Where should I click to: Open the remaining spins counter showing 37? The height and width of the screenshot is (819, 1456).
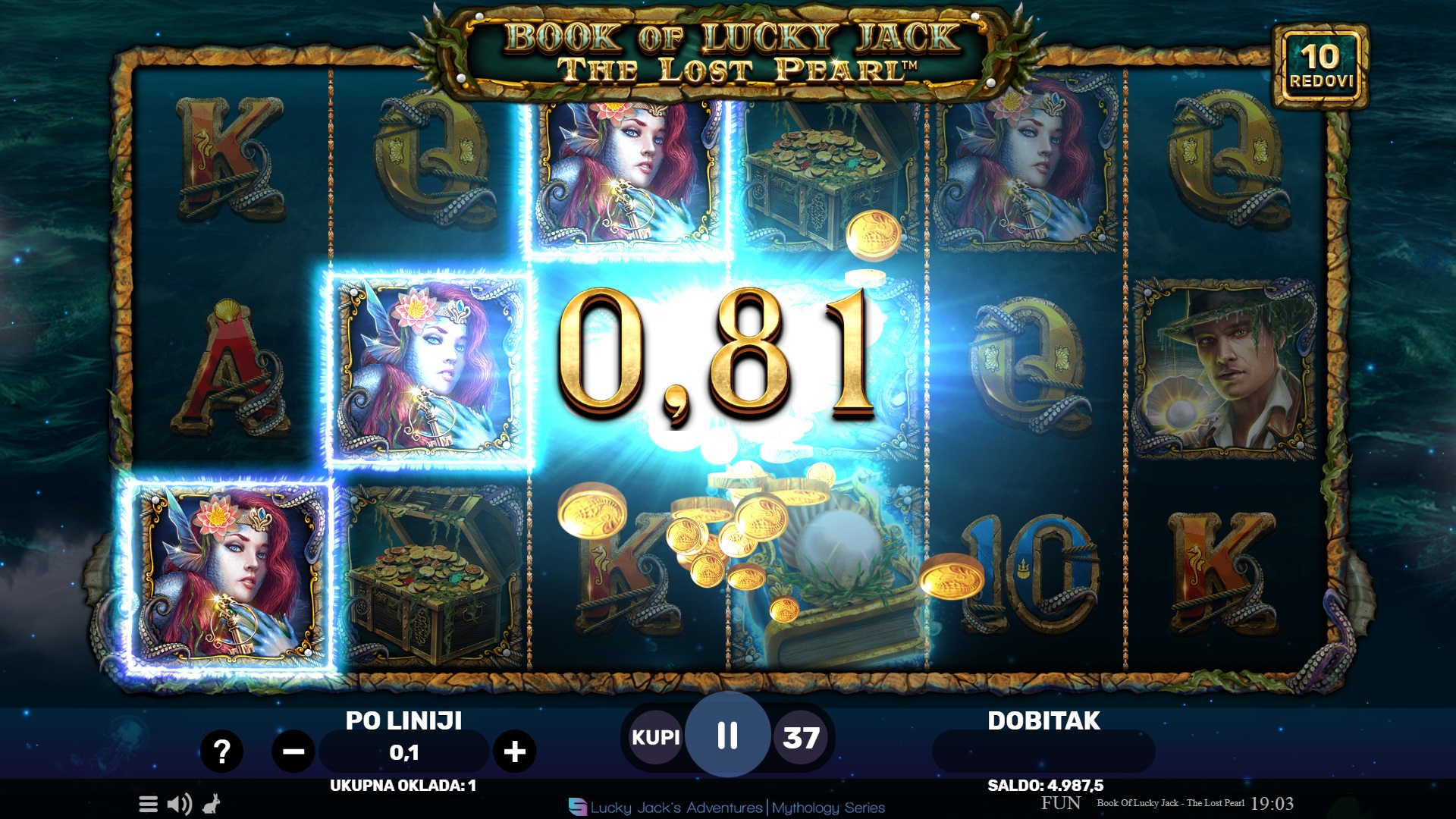pos(802,736)
